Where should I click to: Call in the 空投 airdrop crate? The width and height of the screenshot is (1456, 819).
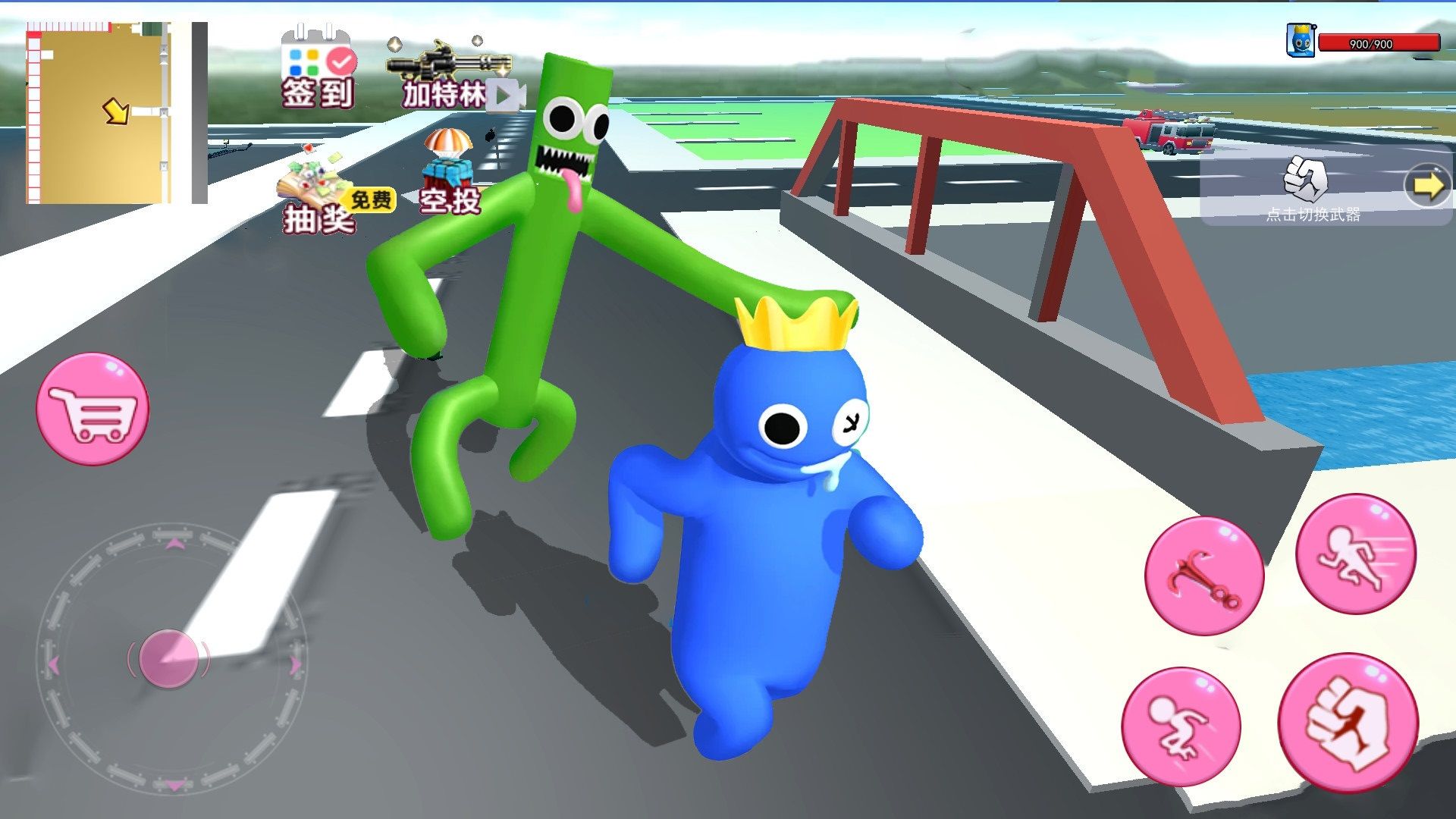(449, 173)
